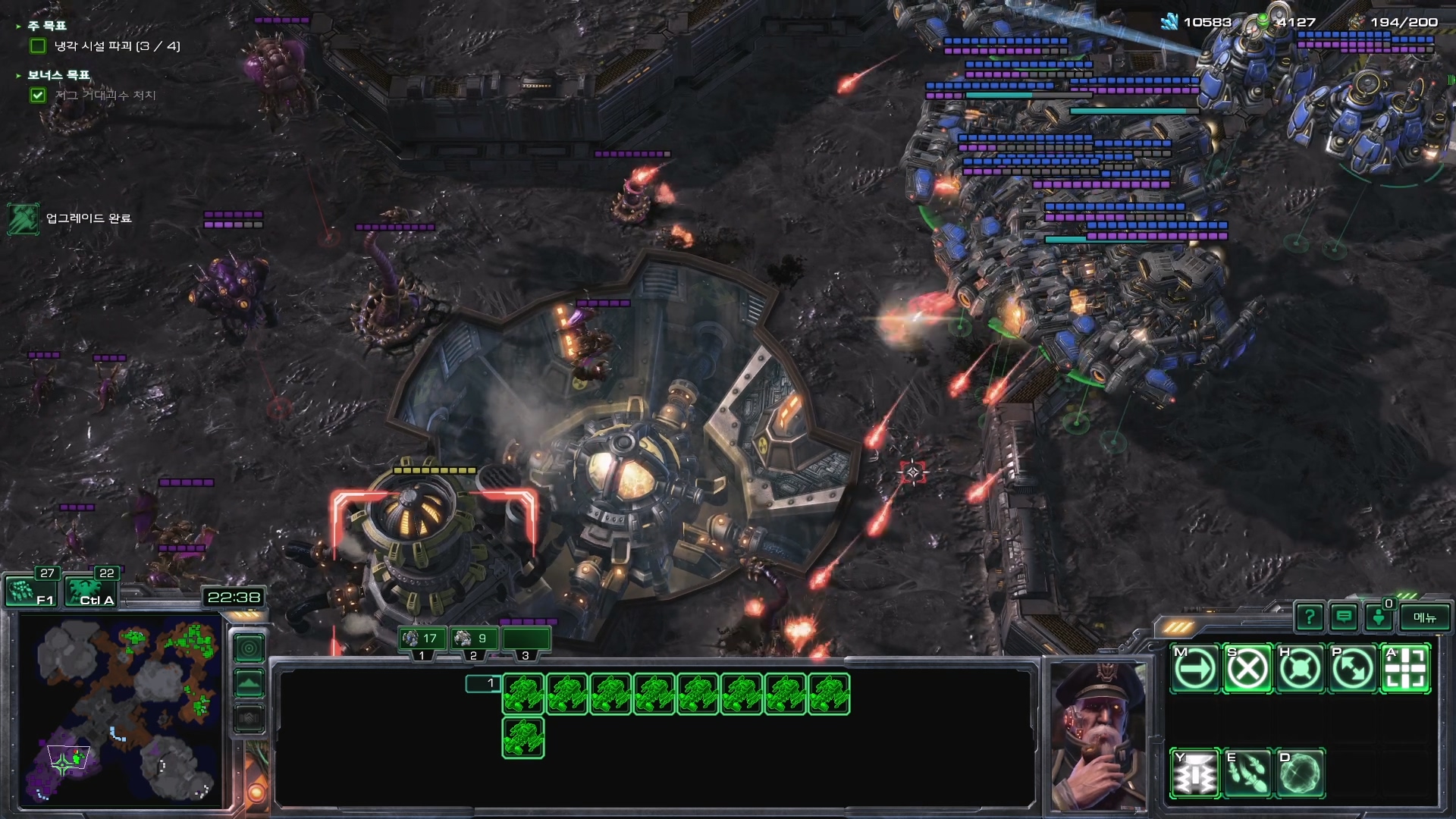Click the Attack command icon

point(1405,669)
